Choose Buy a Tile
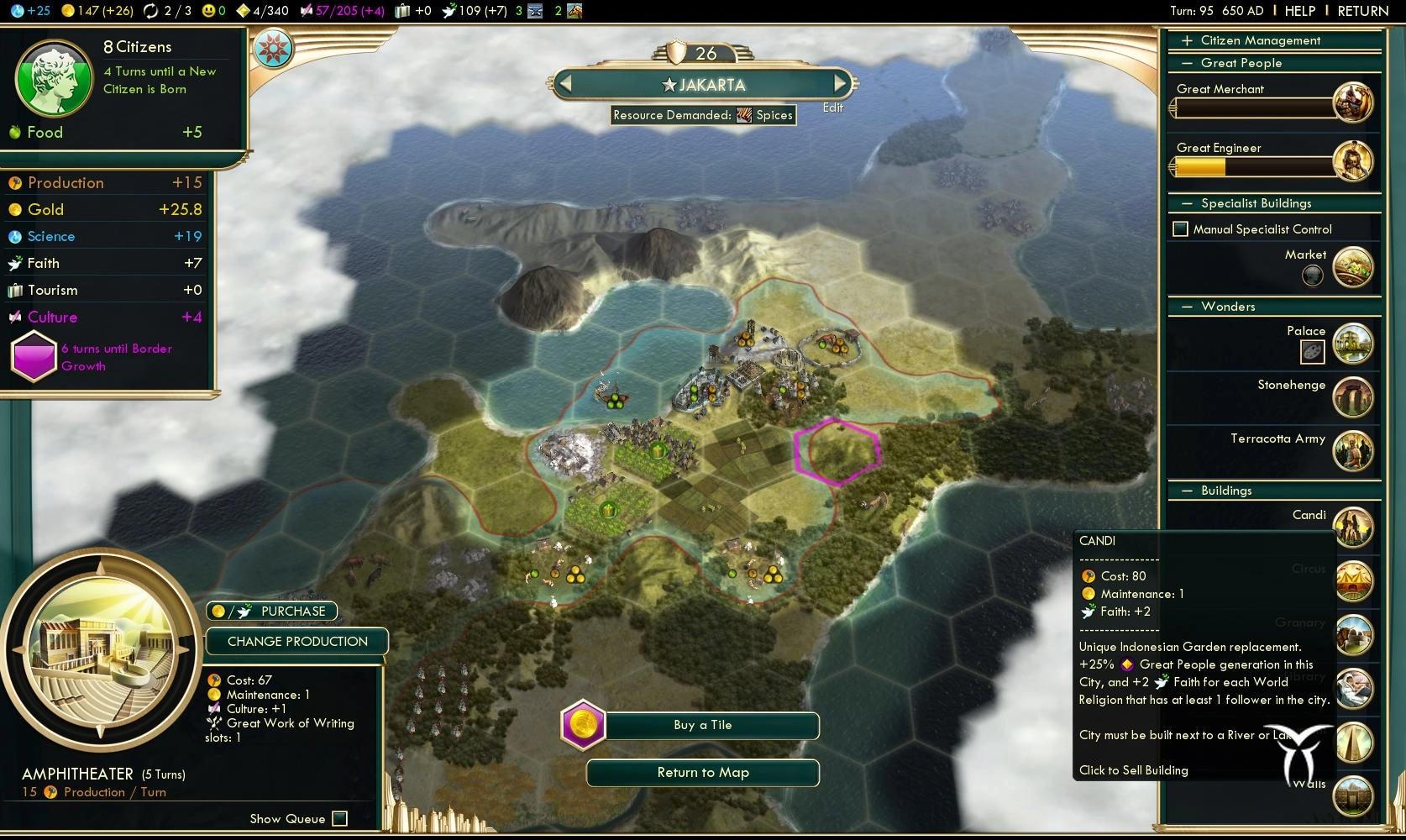The width and height of the screenshot is (1406, 840). 703,726
